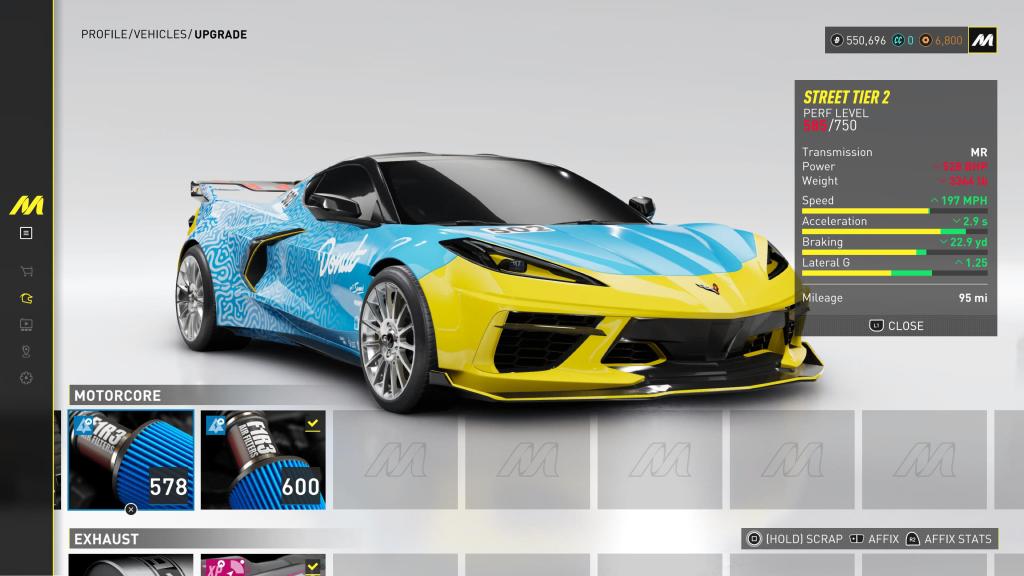Open the settings gear in sidebar

26,378
